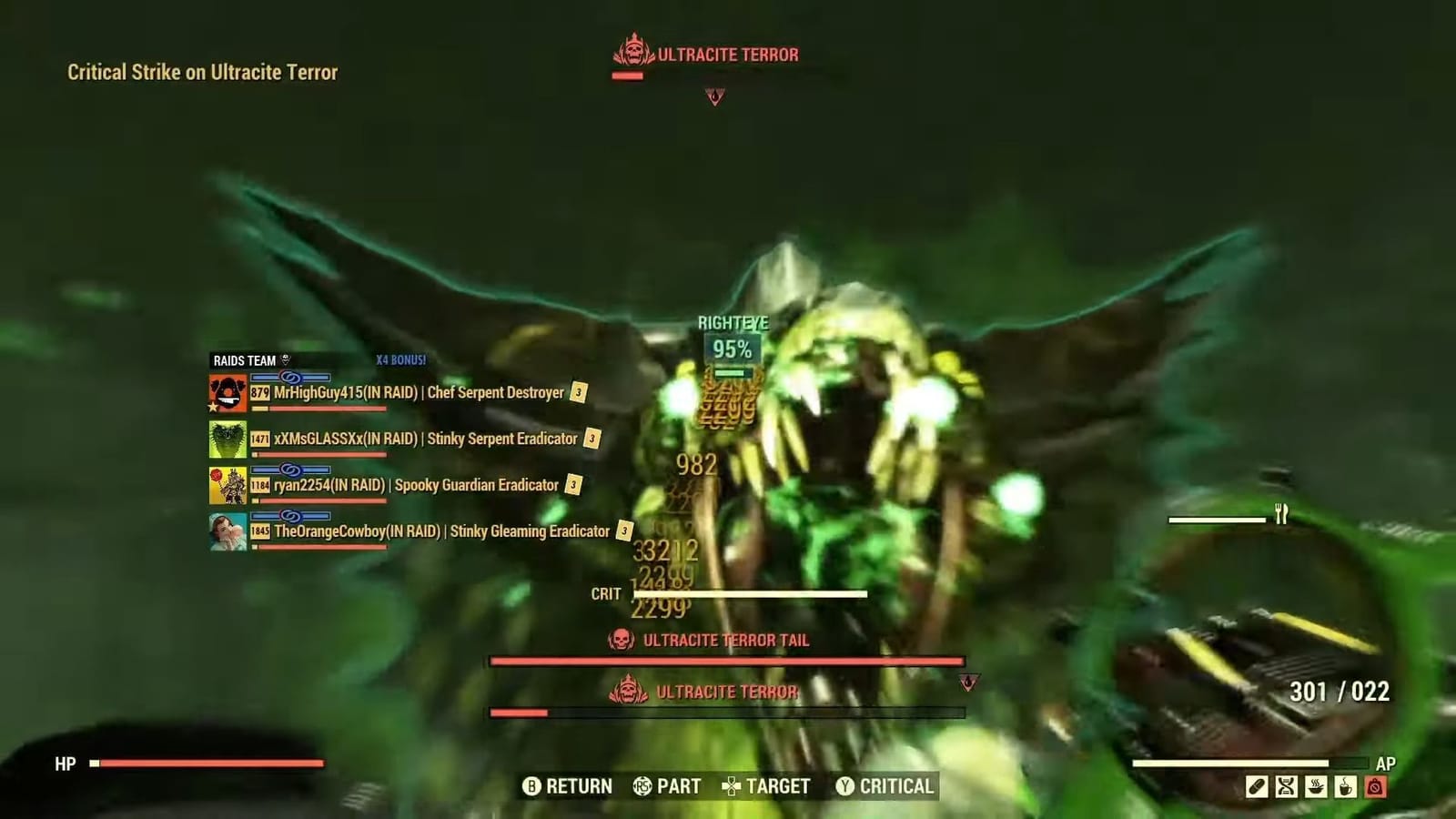Toggle MrHighGuy415's connection link indicator

[x=291, y=375]
